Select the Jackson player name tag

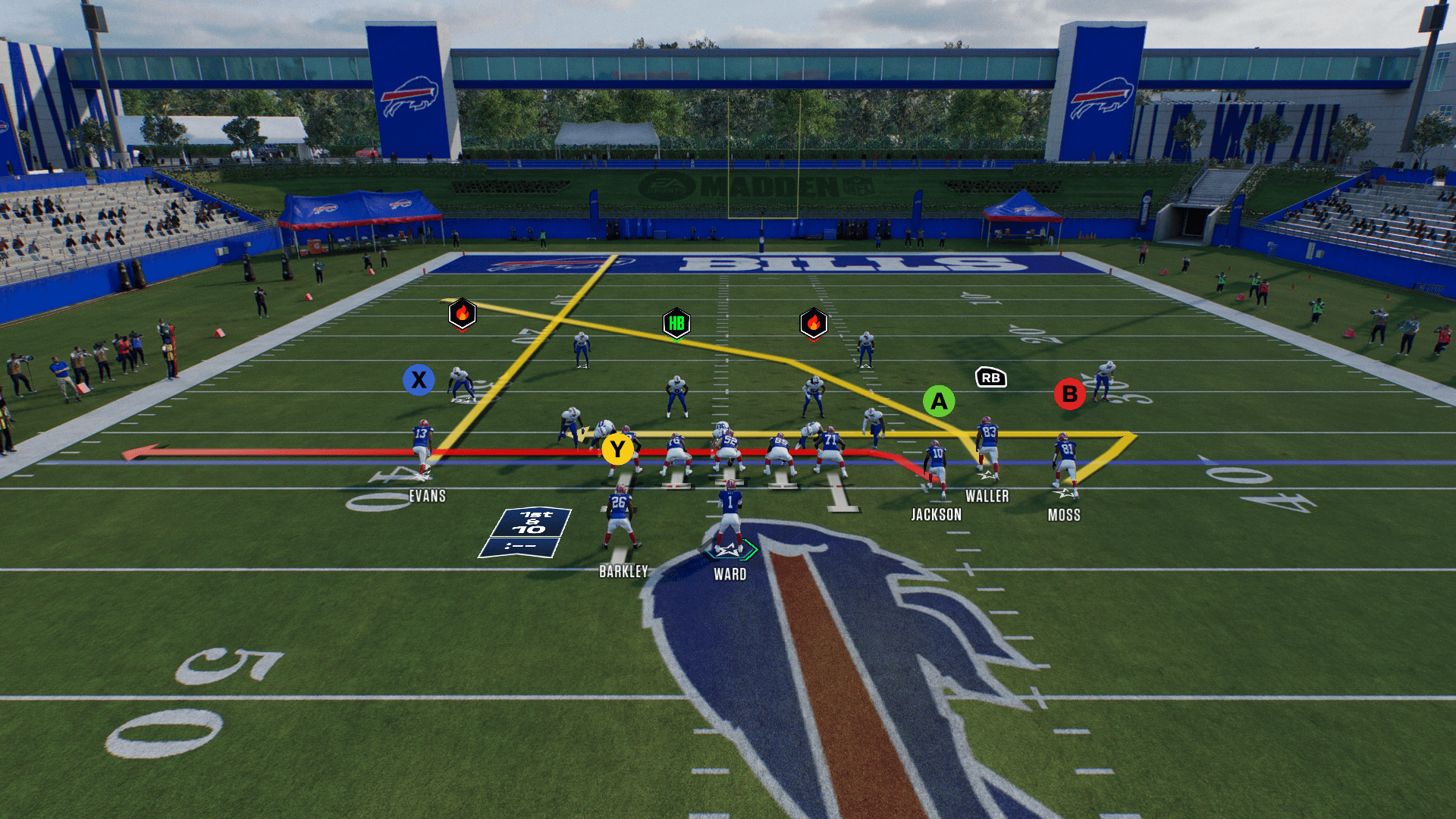coord(936,515)
